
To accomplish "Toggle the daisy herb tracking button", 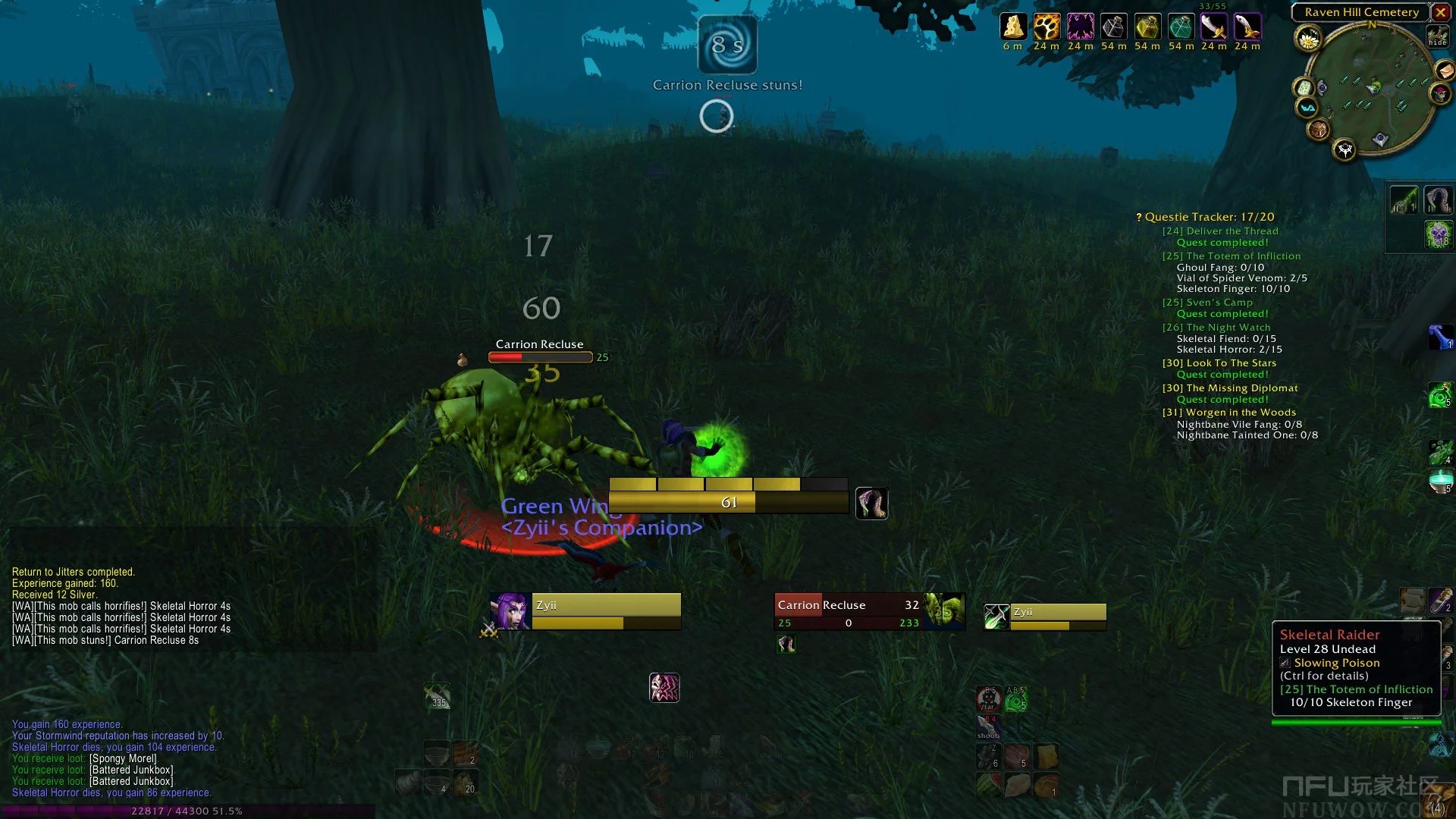I will point(1308,39).
